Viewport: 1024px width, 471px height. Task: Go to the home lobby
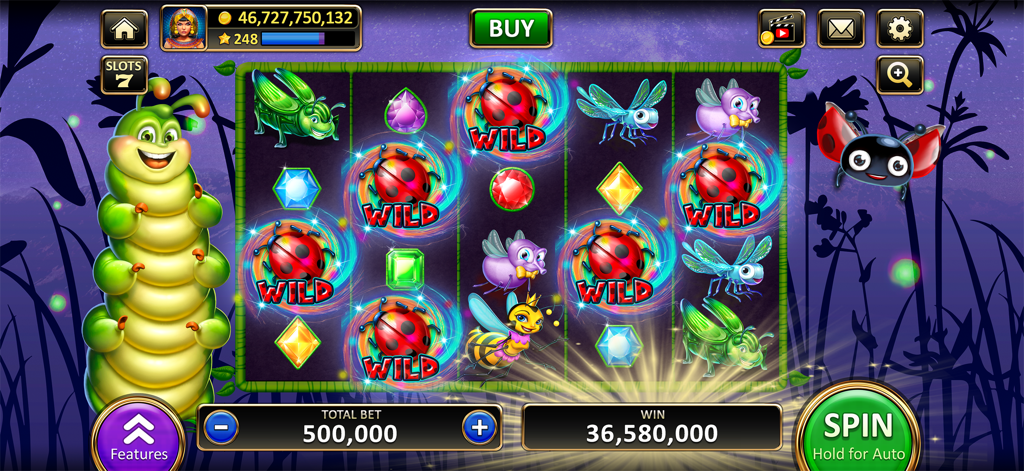click(x=124, y=29)
